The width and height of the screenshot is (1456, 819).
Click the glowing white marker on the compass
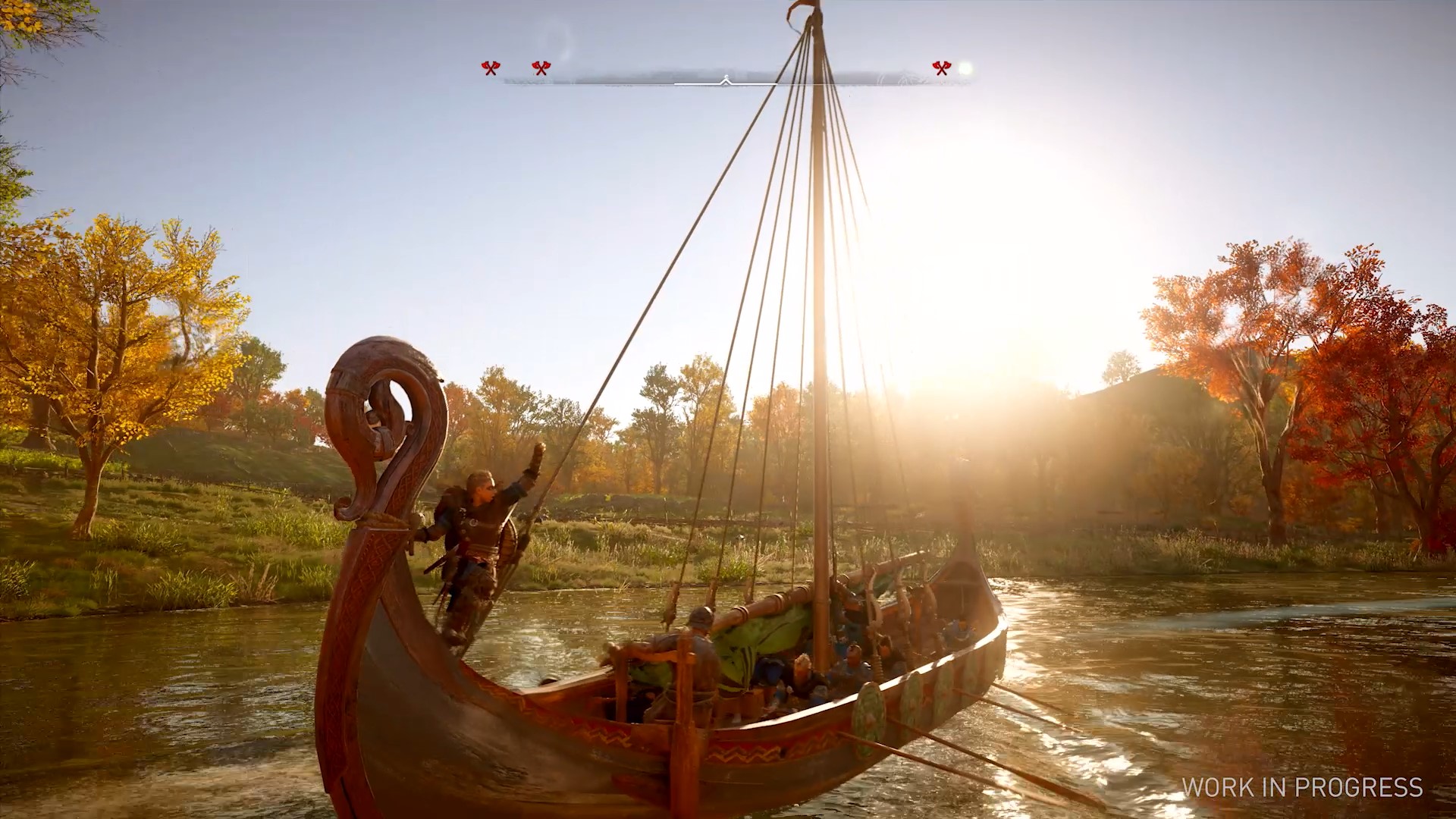coord(965,69)
